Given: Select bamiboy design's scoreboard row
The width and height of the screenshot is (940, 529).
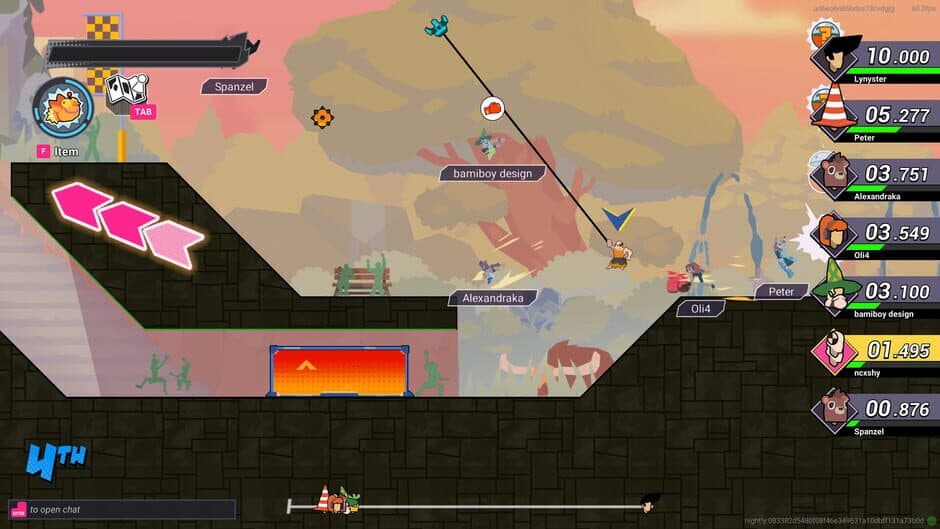Looking at the screenshot, I should (874, 292).
